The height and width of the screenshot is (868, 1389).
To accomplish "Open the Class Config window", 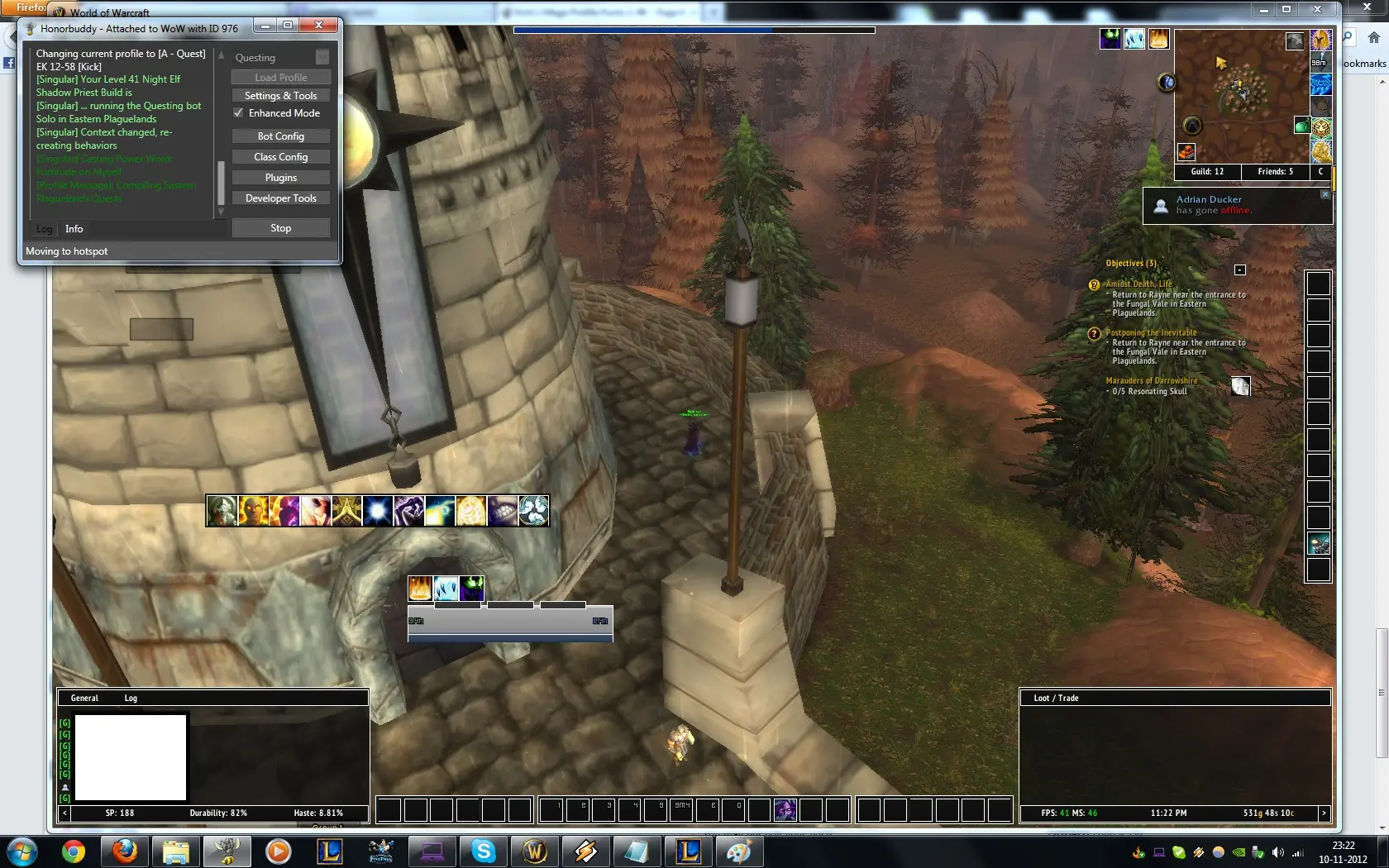I will tap(280, 157).
